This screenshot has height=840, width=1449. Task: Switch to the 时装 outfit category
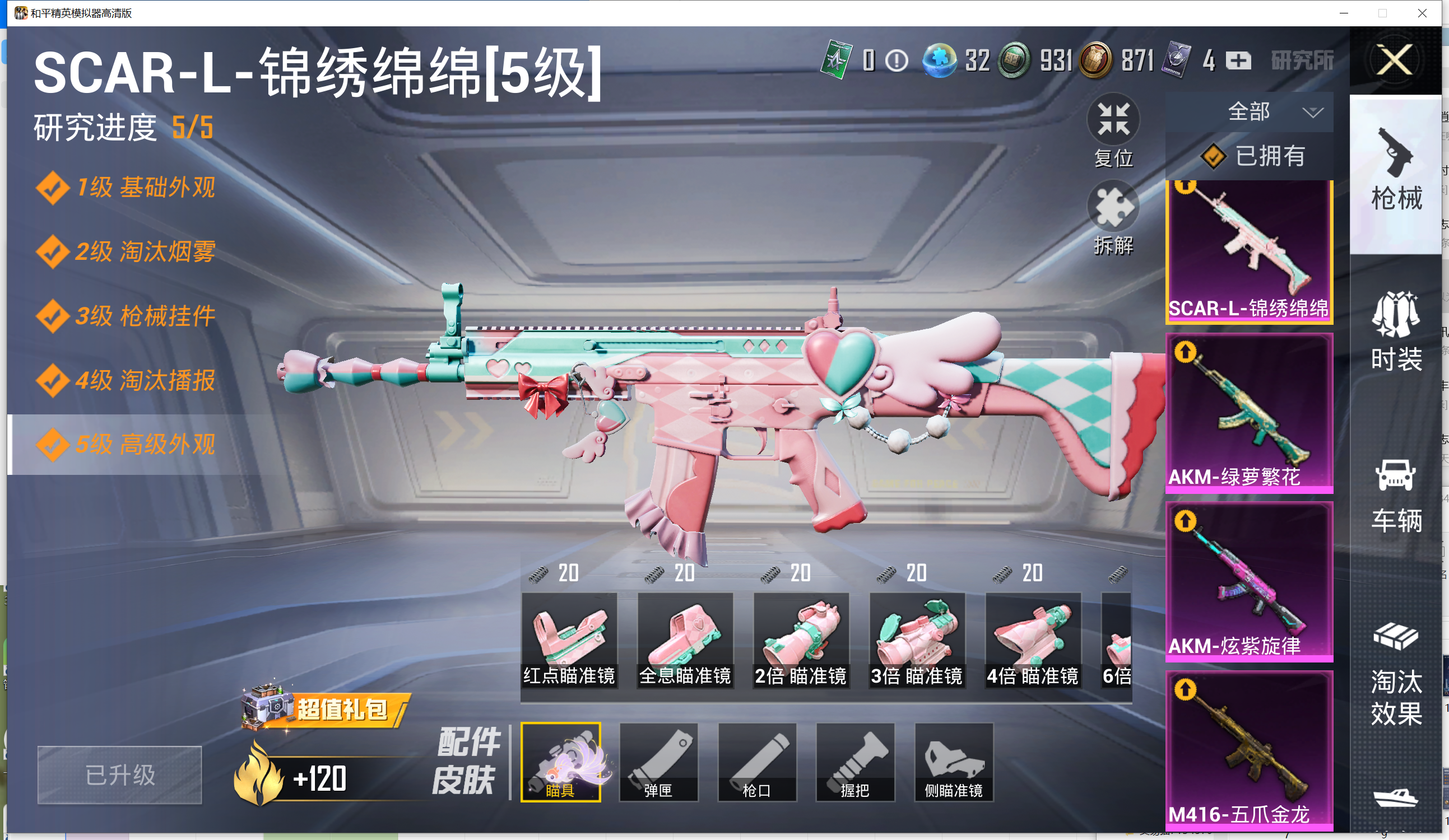click(x=1396, y=332)
